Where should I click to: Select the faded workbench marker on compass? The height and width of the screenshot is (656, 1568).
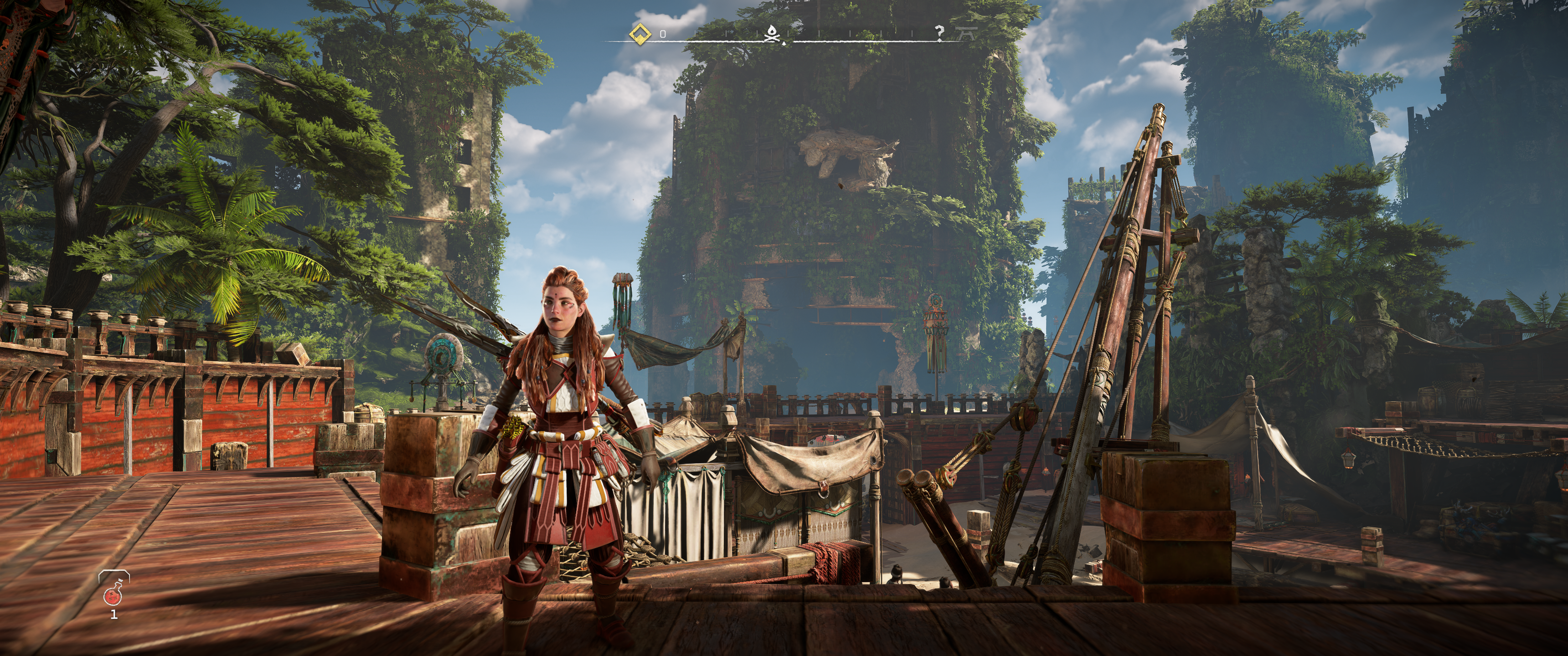pos(965,33)
